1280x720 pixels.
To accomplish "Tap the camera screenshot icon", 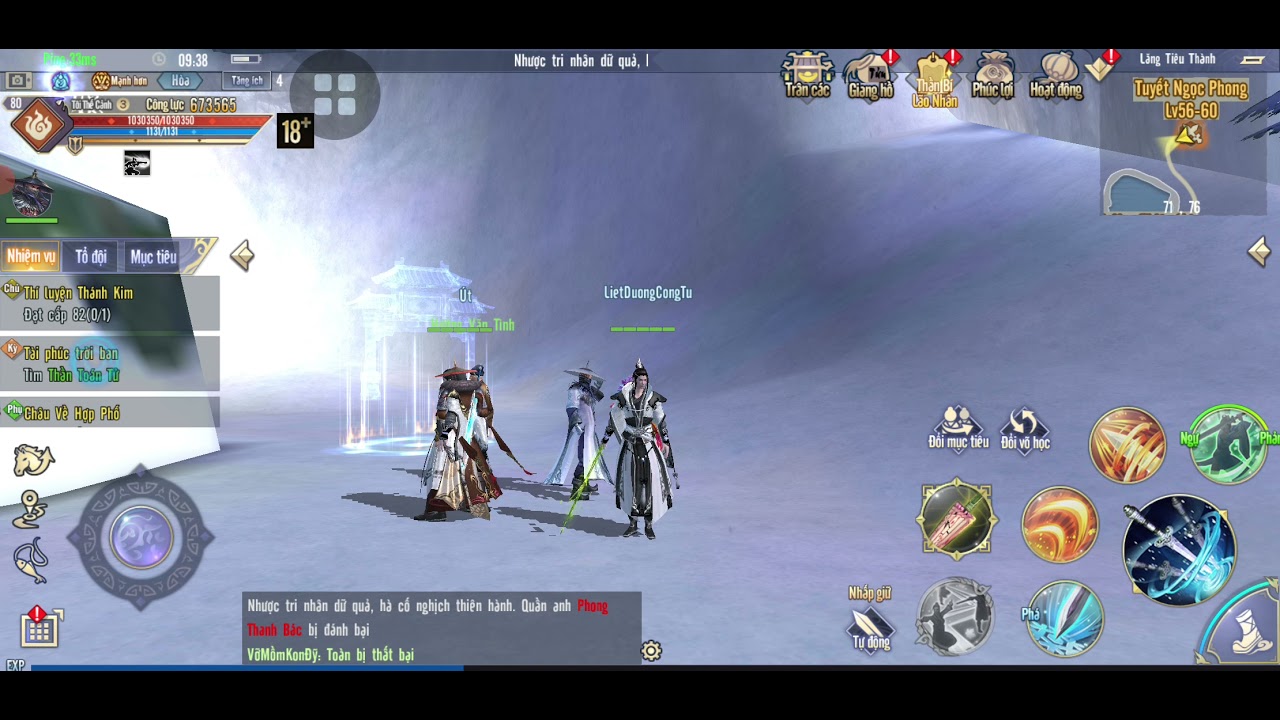I will click(x=17, y=81).
